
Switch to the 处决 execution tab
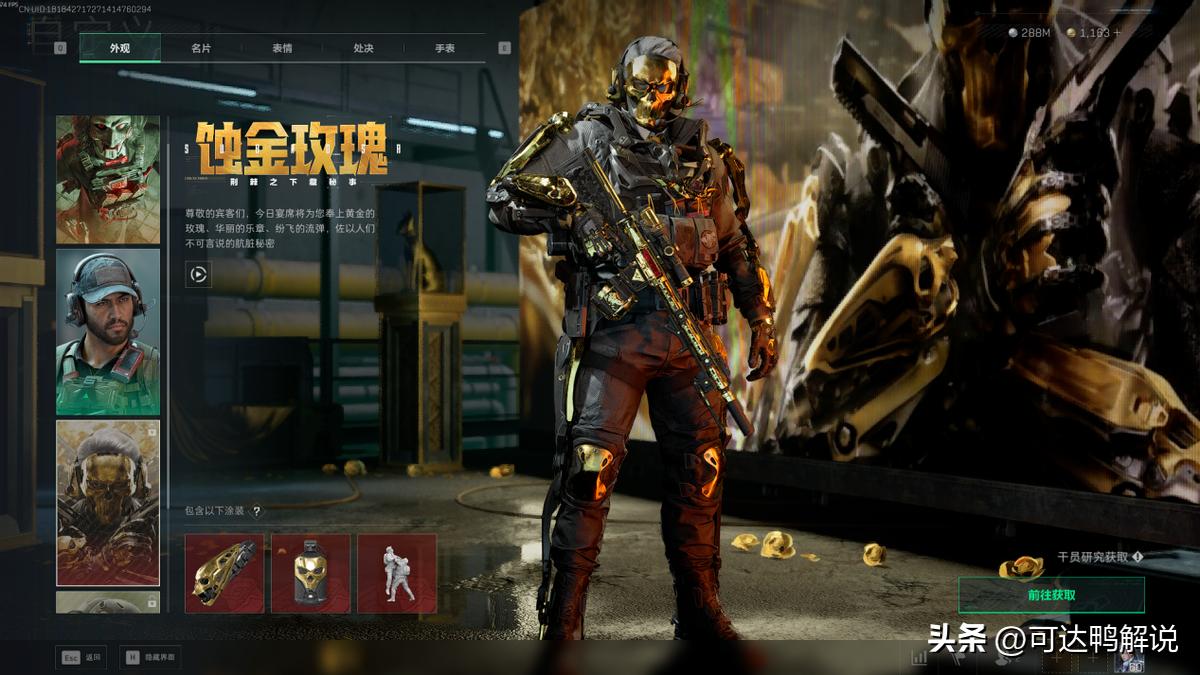[363, 48]
